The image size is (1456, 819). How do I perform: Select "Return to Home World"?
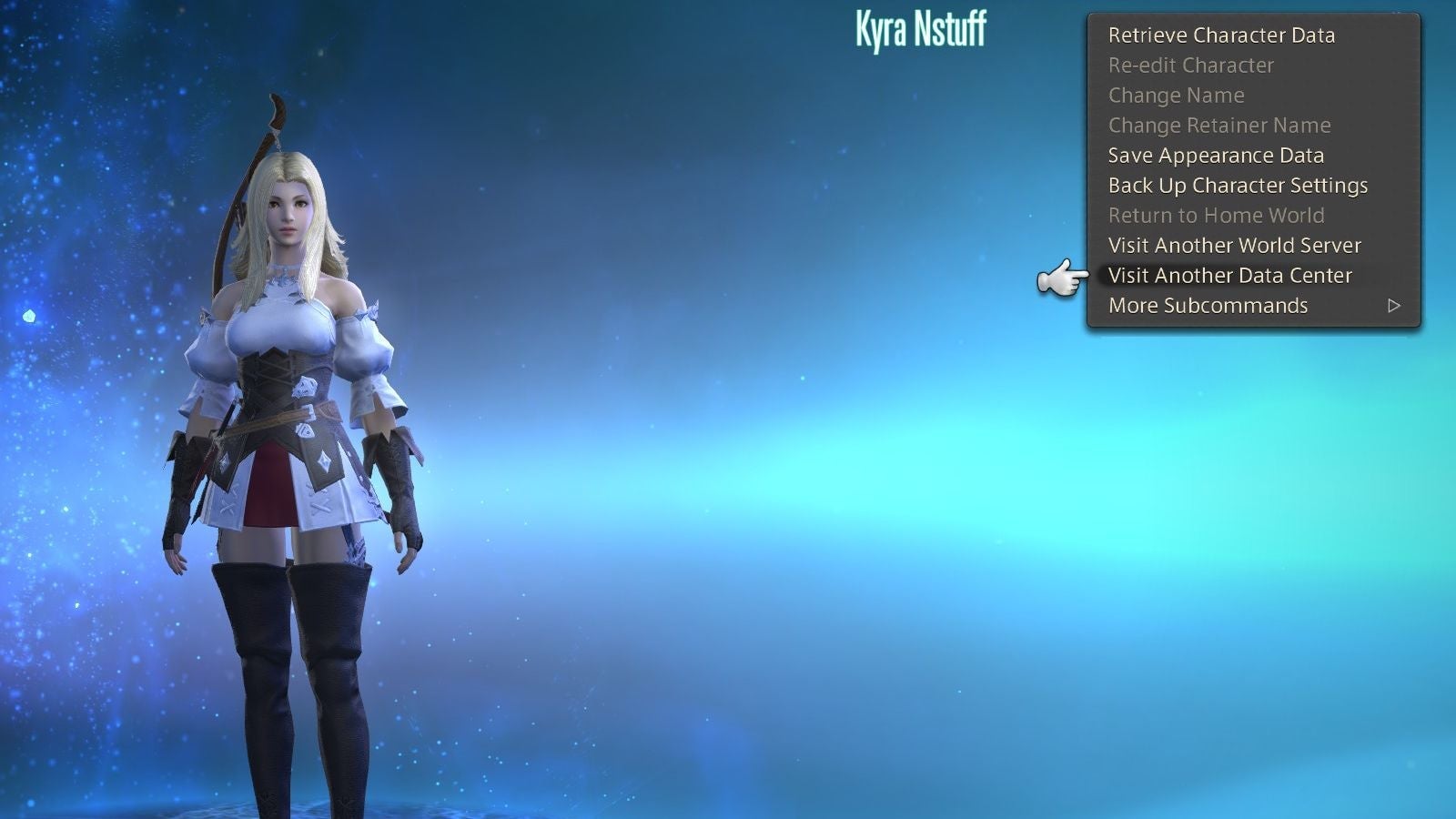tap(1216, 215)
